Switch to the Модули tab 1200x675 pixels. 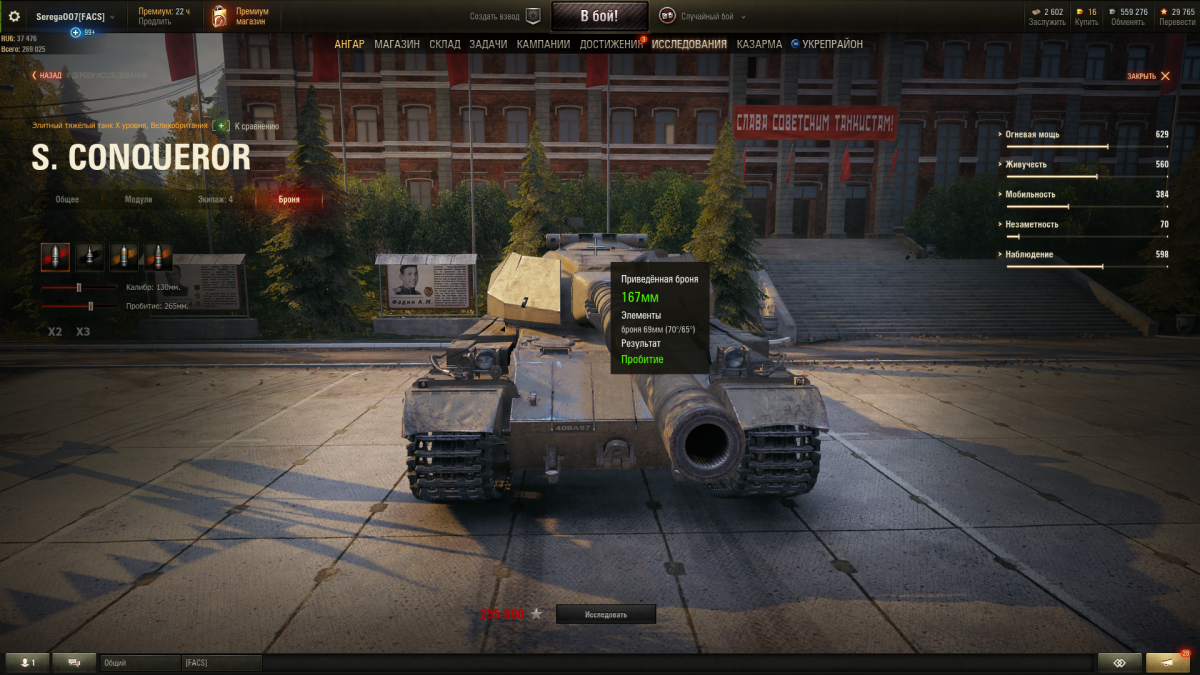point(138,199)
